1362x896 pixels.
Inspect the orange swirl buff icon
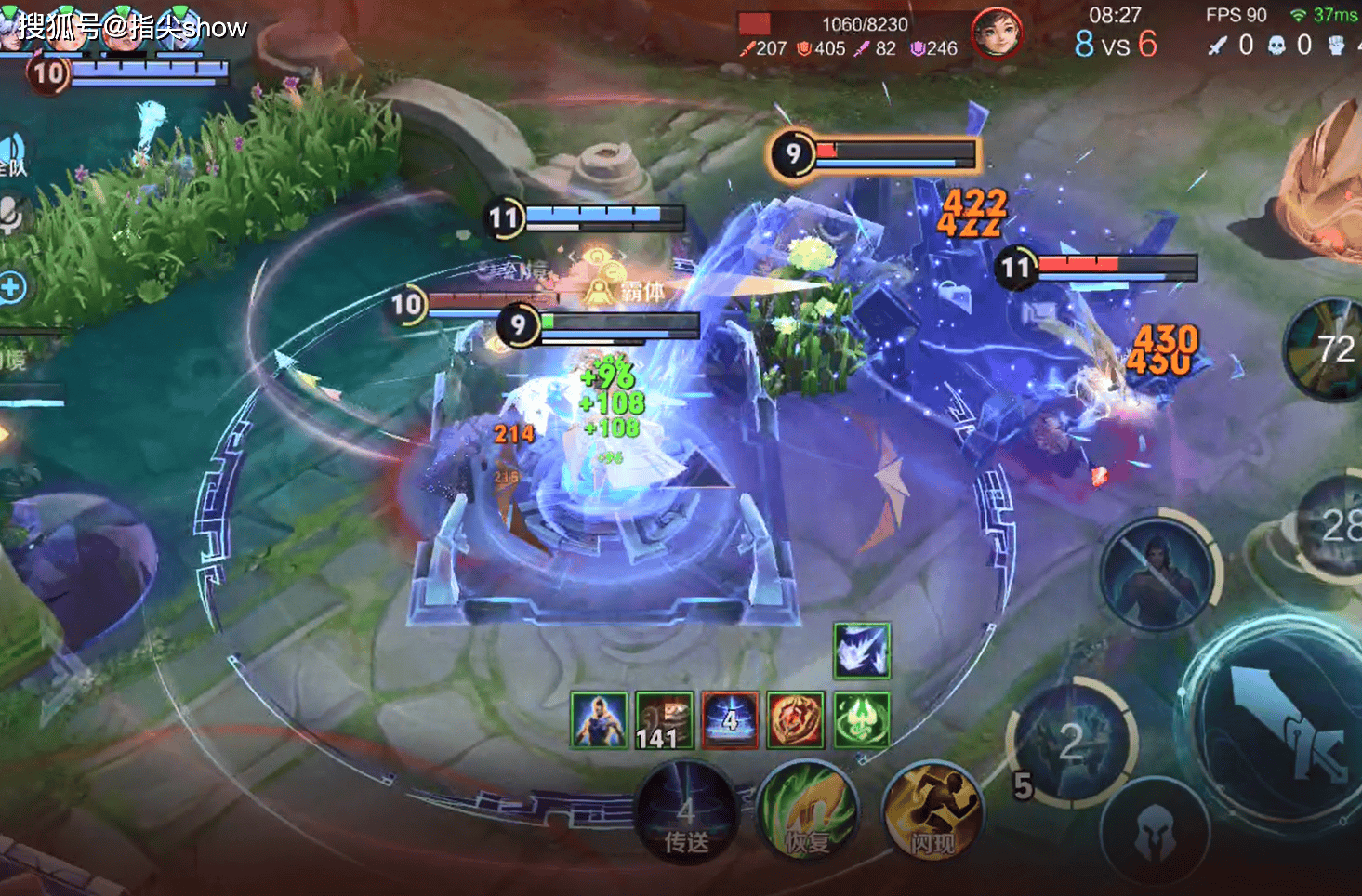point(795,720)
